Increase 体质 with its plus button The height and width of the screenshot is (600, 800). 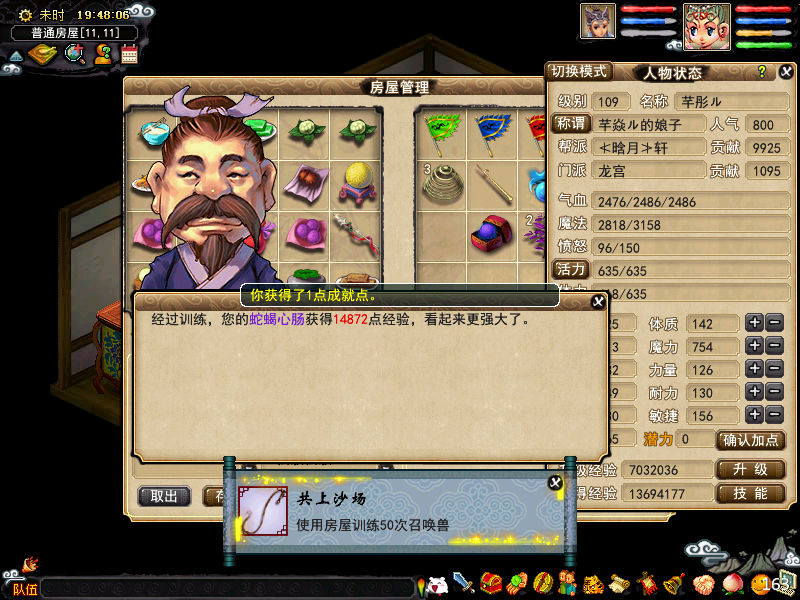(754, 323)
